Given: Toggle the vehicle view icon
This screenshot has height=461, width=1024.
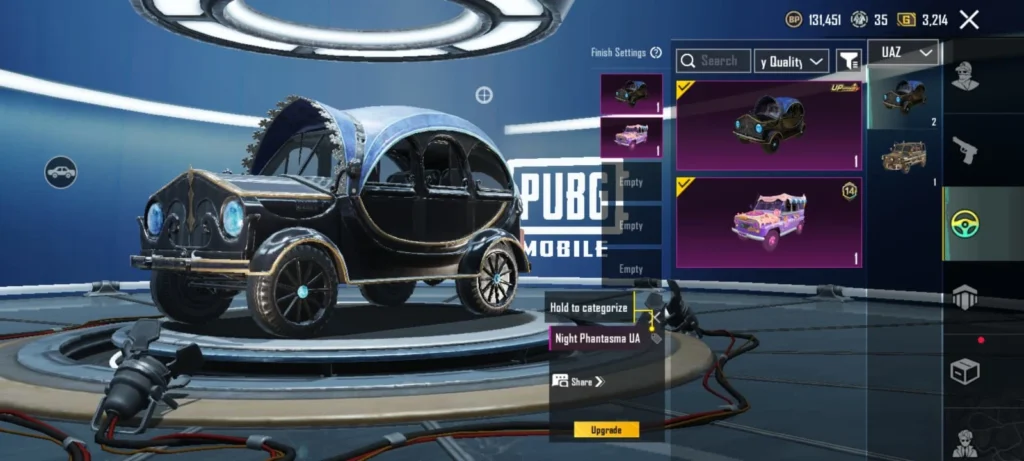Looking at the screenshot, I should click(61, 172).
